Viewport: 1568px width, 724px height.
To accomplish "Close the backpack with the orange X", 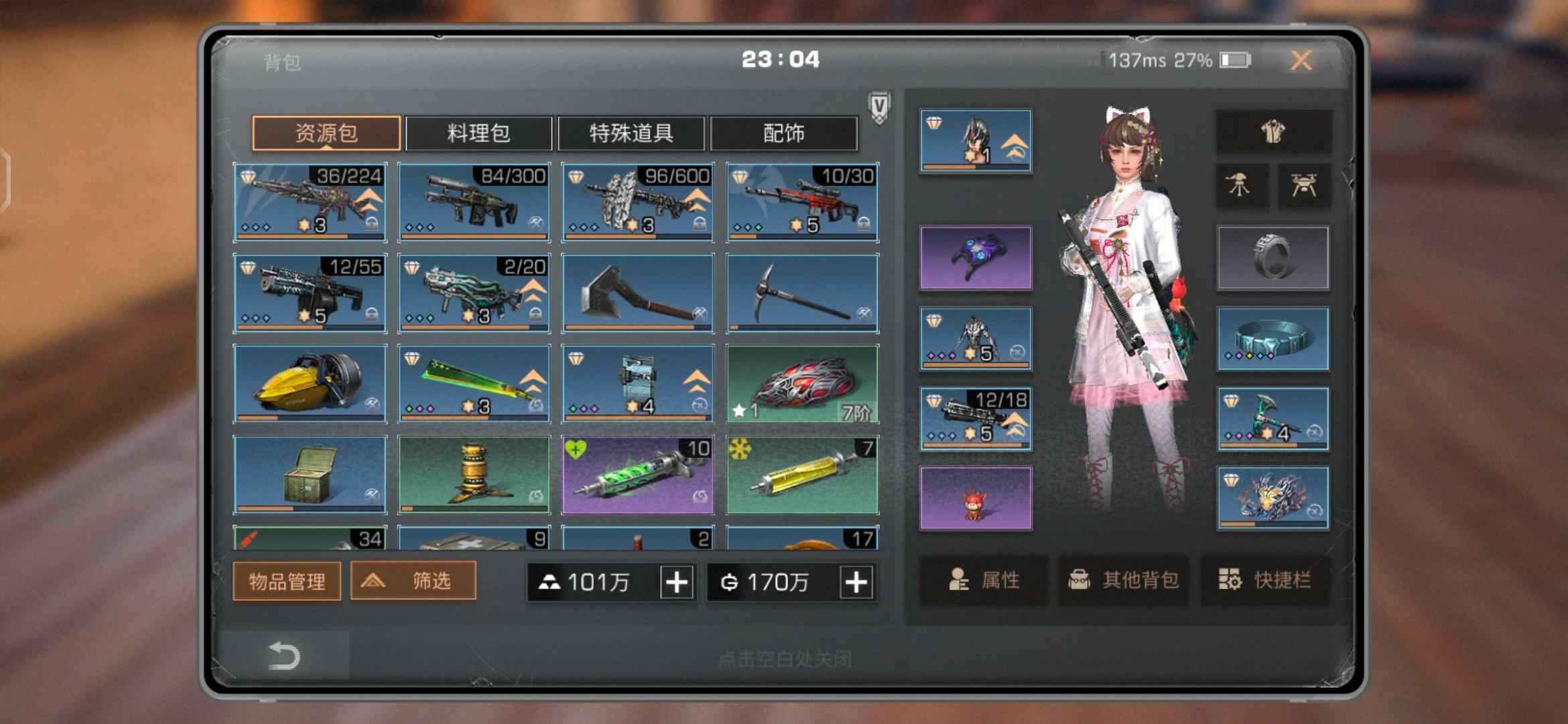I will click(1301, 60).
